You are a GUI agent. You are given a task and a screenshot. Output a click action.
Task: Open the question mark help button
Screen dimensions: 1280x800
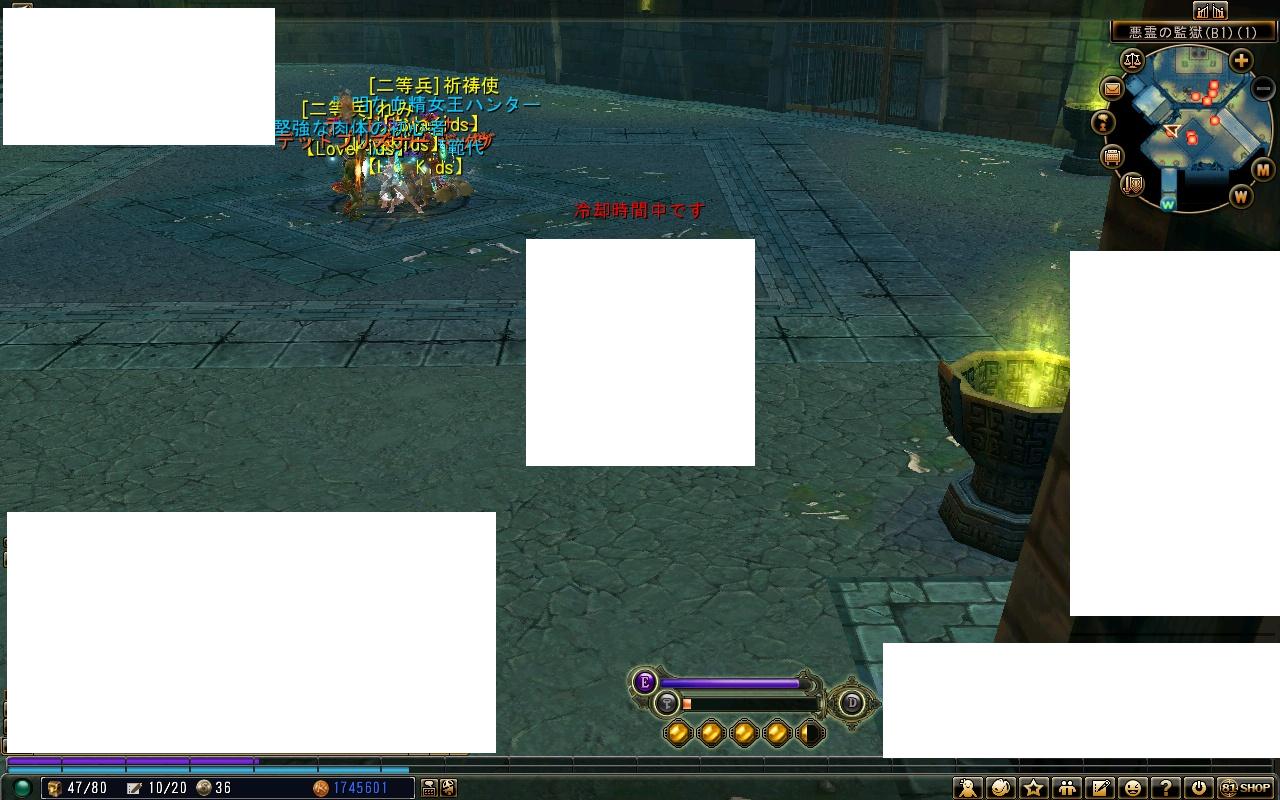coord(1165,788)
